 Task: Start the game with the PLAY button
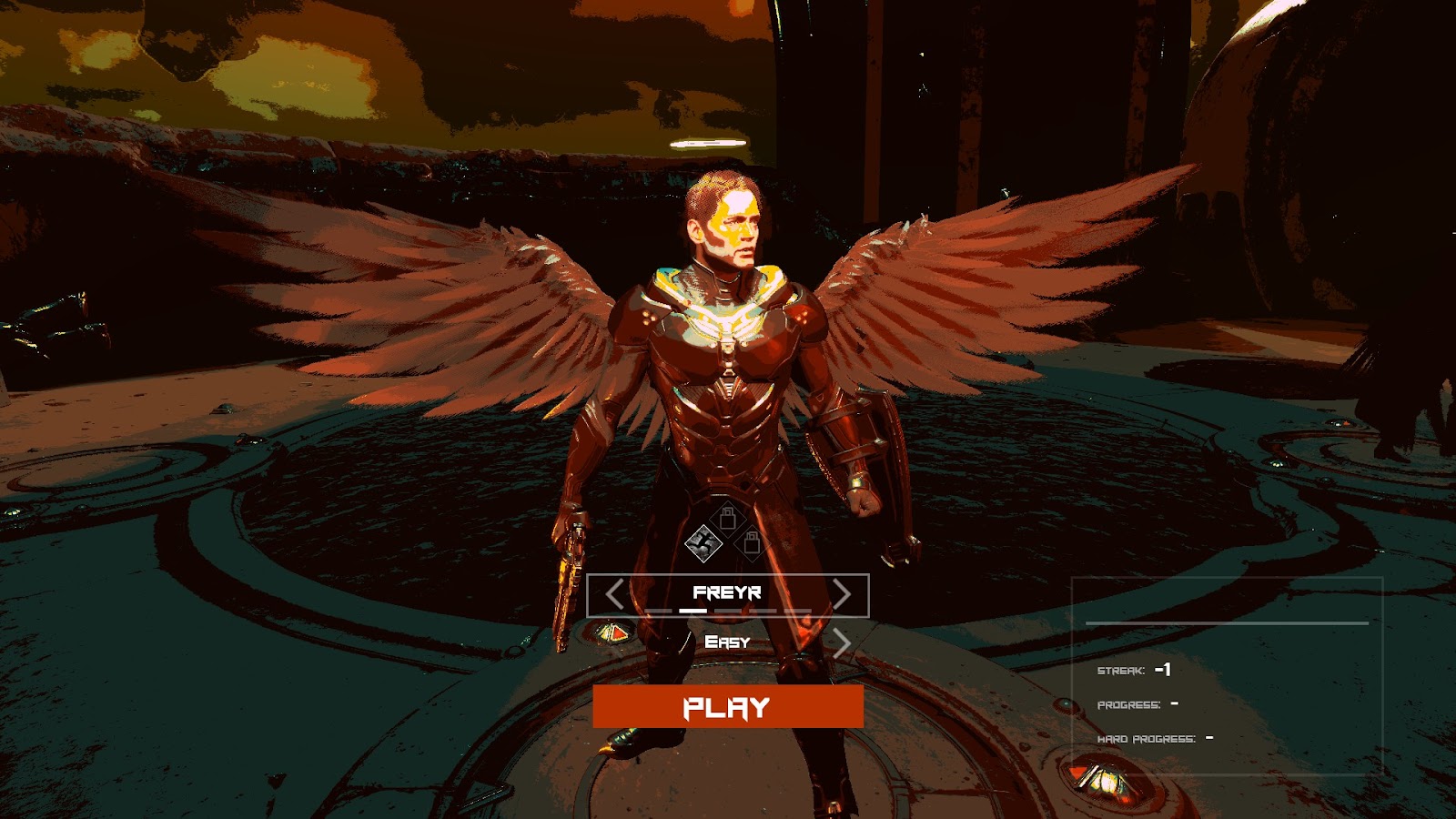coord(727,707)
